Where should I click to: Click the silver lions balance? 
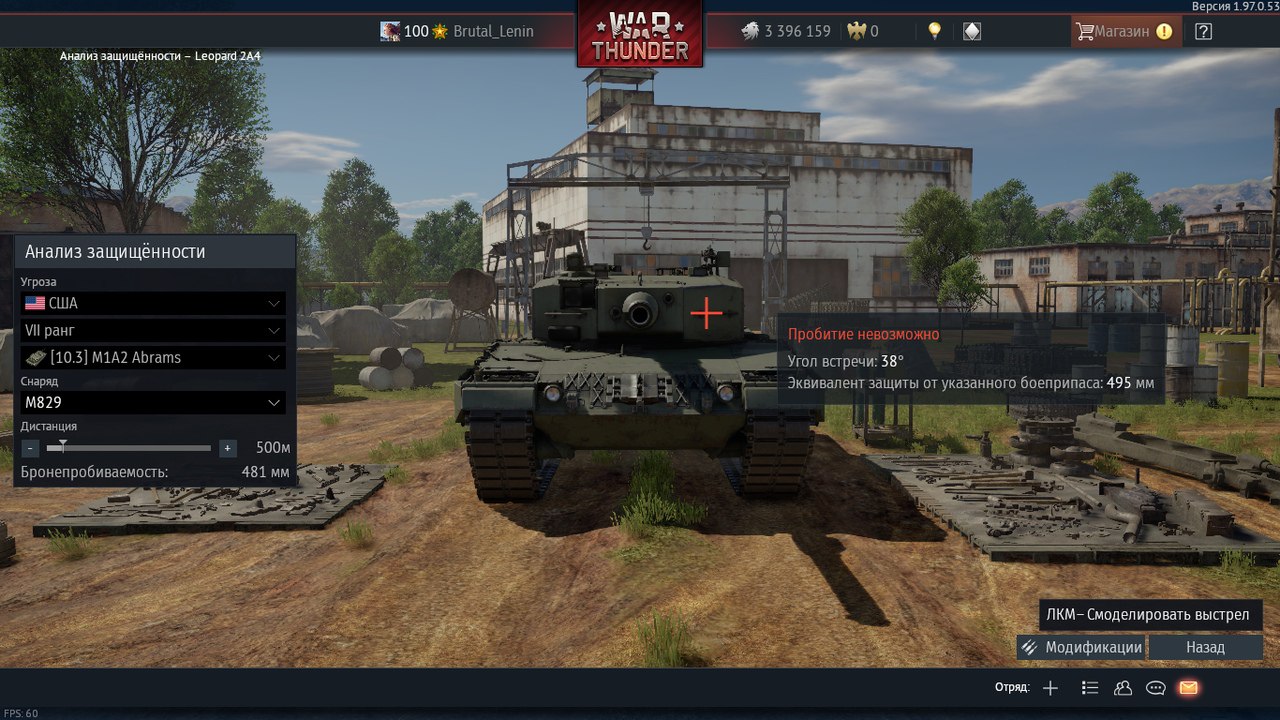tap(785, 31)
